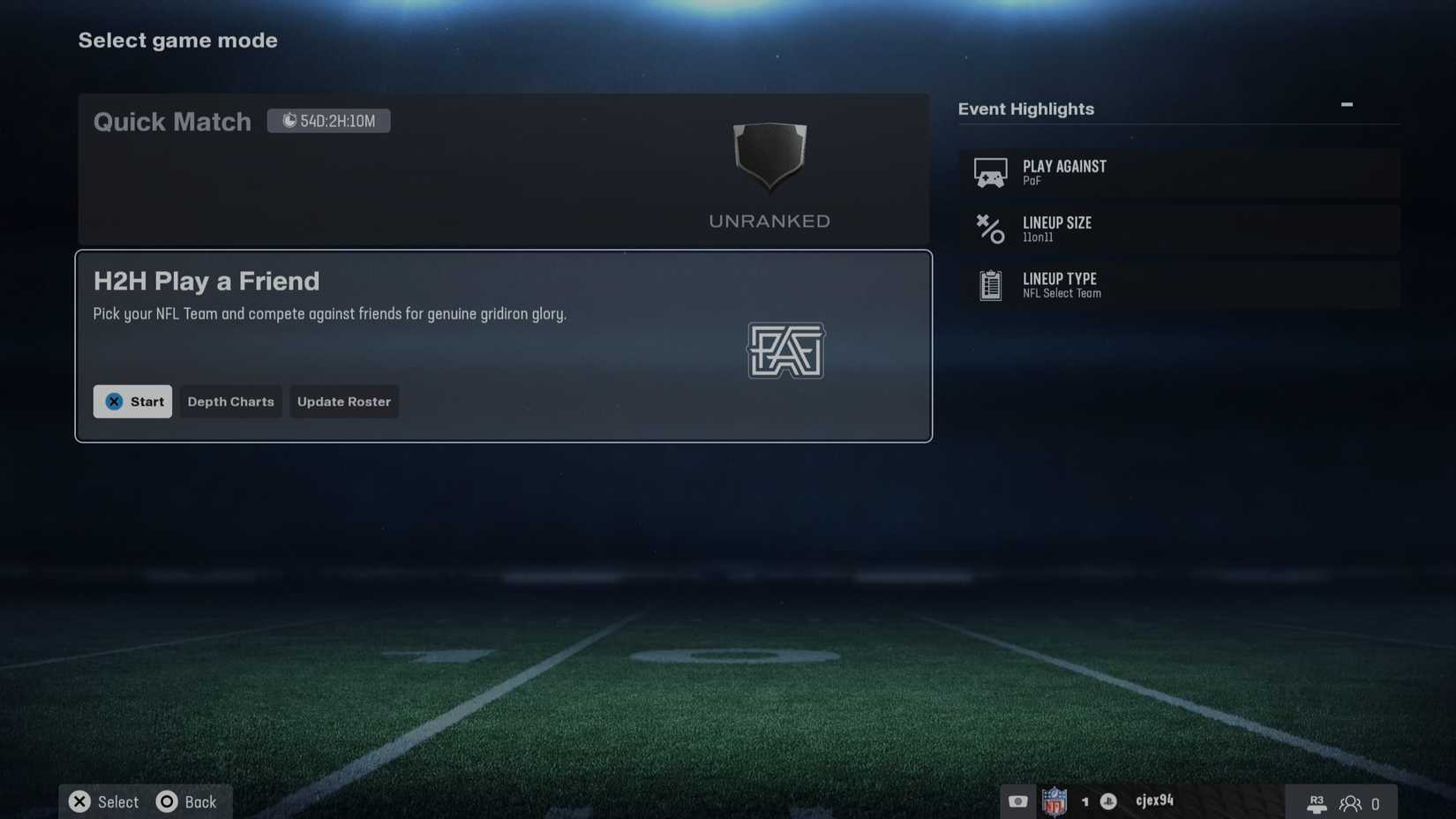The image size is (1456, 819).
Task: Click the FA emblem in H2H panel
Action: click(785, 351)
